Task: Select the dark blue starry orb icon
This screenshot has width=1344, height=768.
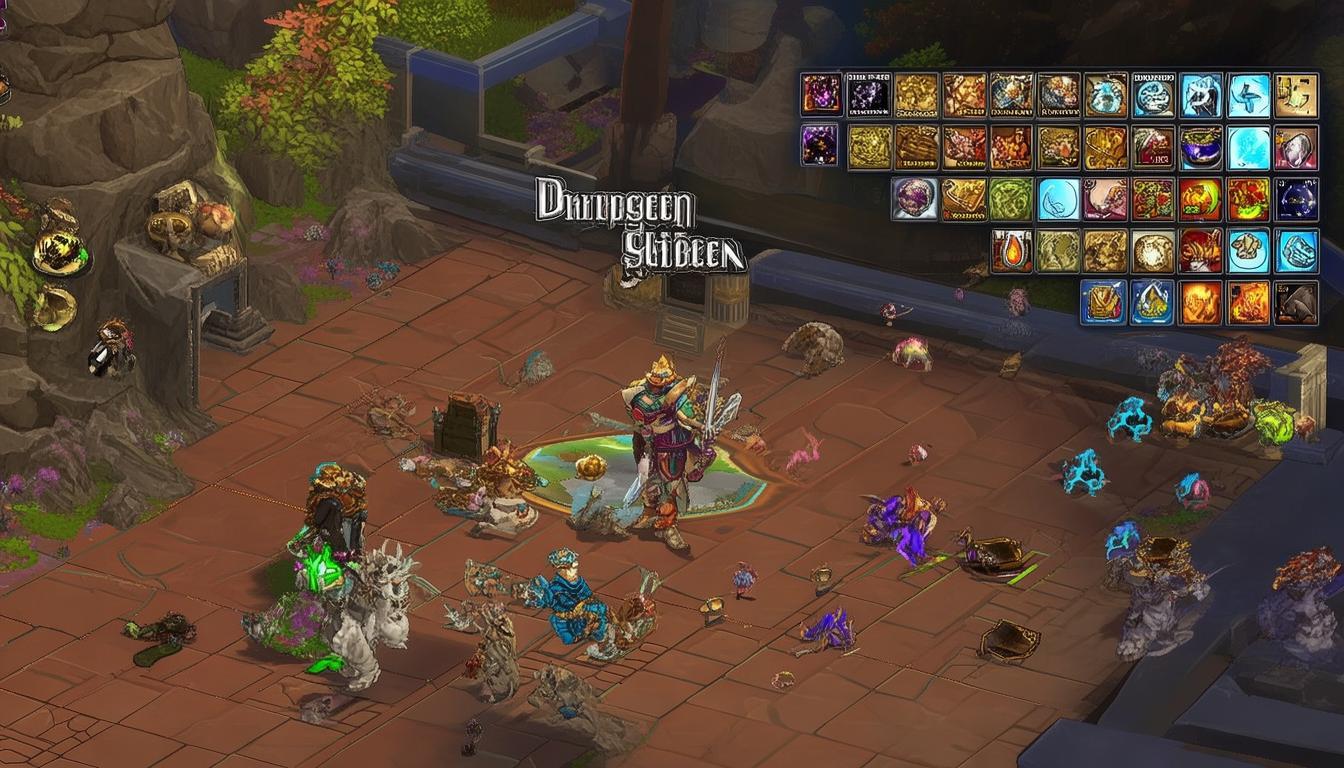Action: point(1297,198)
